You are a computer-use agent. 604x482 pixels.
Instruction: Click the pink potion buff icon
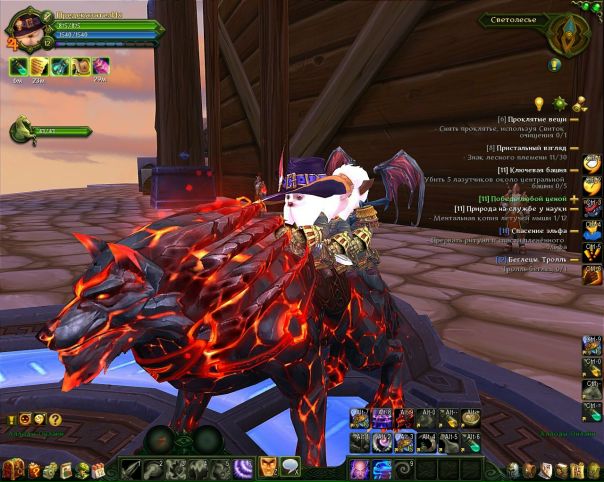[100, 66]
